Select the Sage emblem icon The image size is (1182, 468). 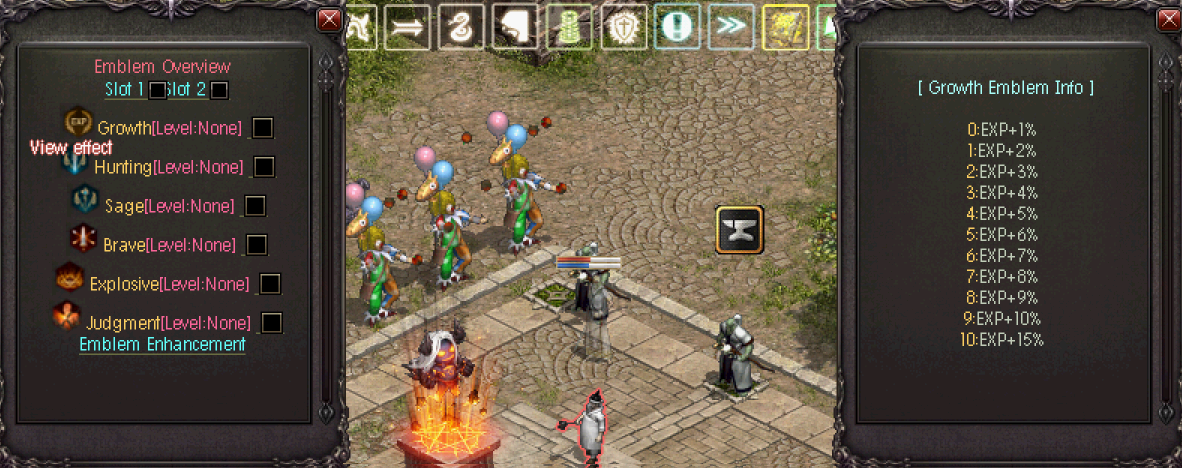[x=85, y=201]
